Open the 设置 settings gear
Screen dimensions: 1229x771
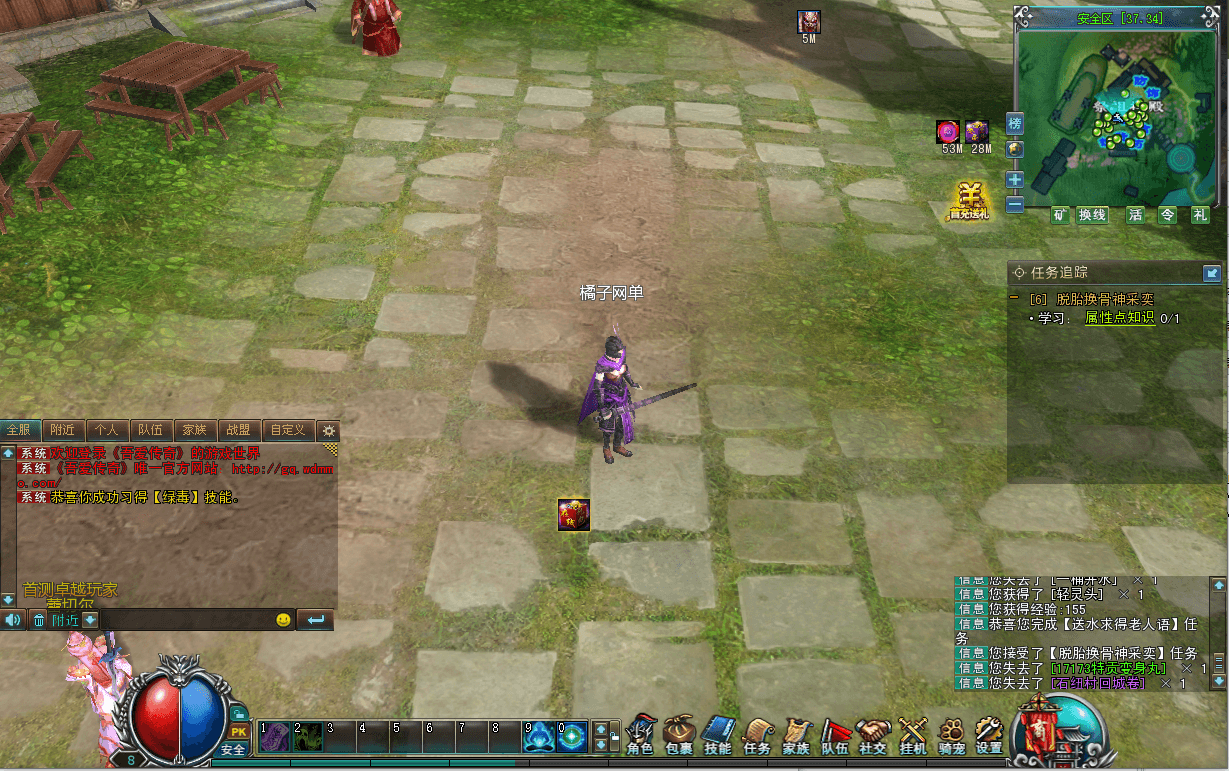pos(989,734)
